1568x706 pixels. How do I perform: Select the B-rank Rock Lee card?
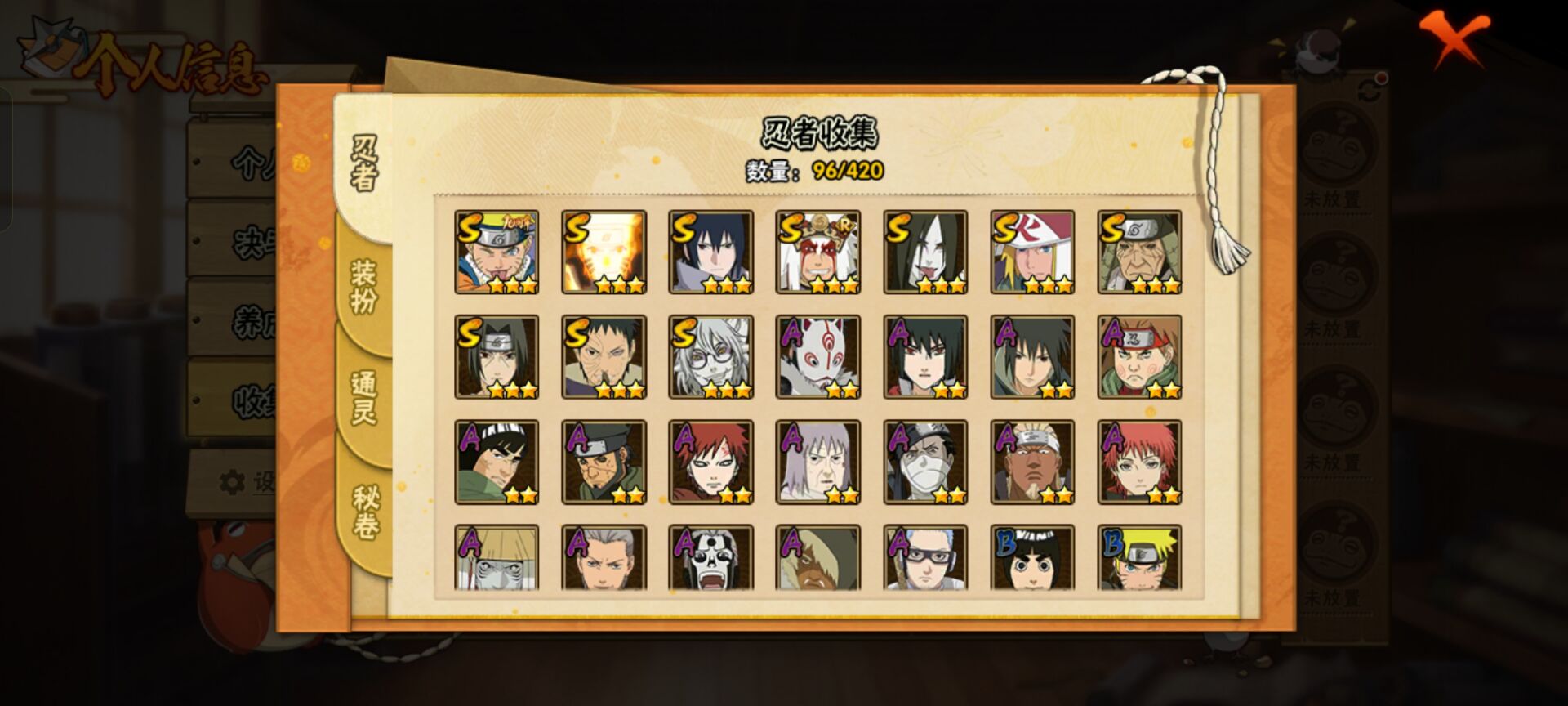pos(1032,558)
